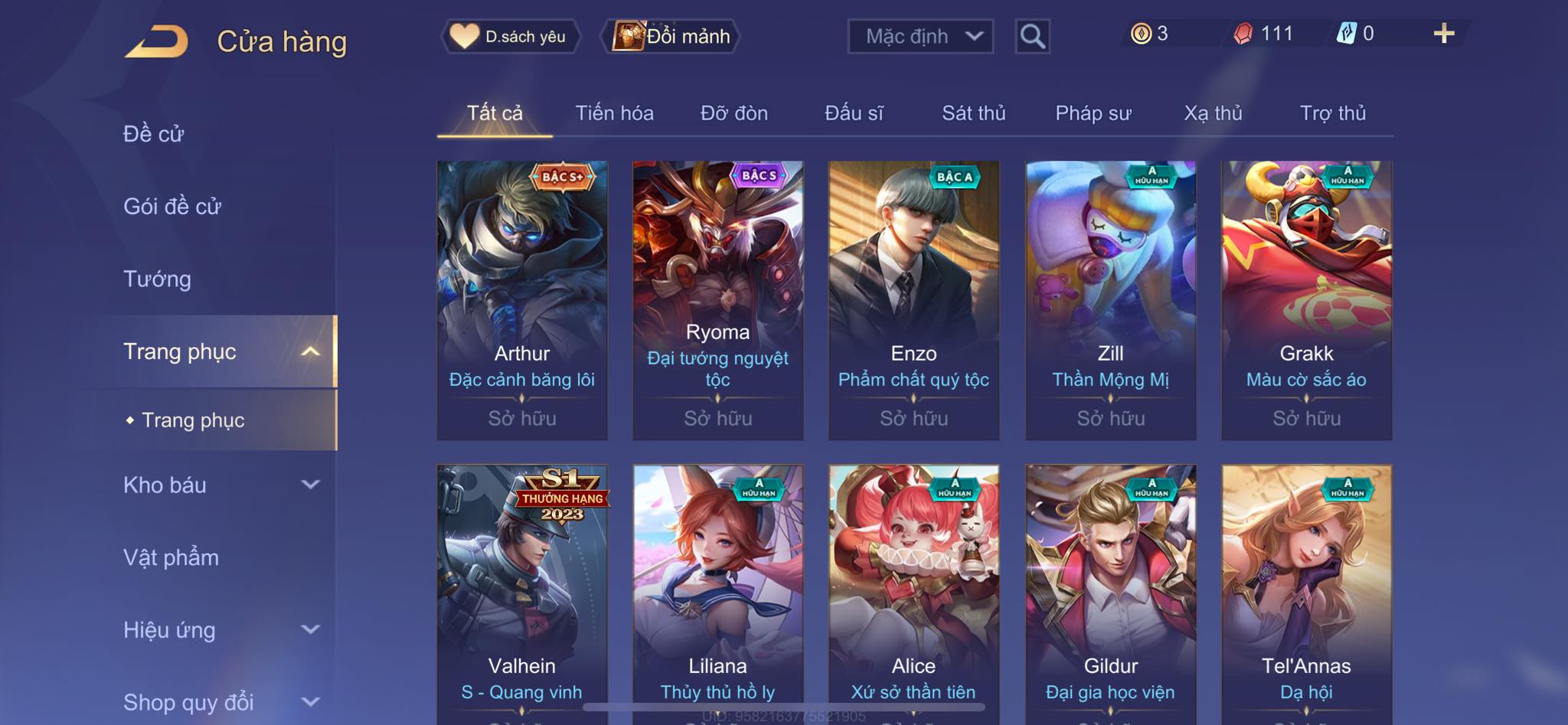Click the magnifying glass search button
The width and height of the screenshot is (1568, 725).
[x=1032, y=36]
